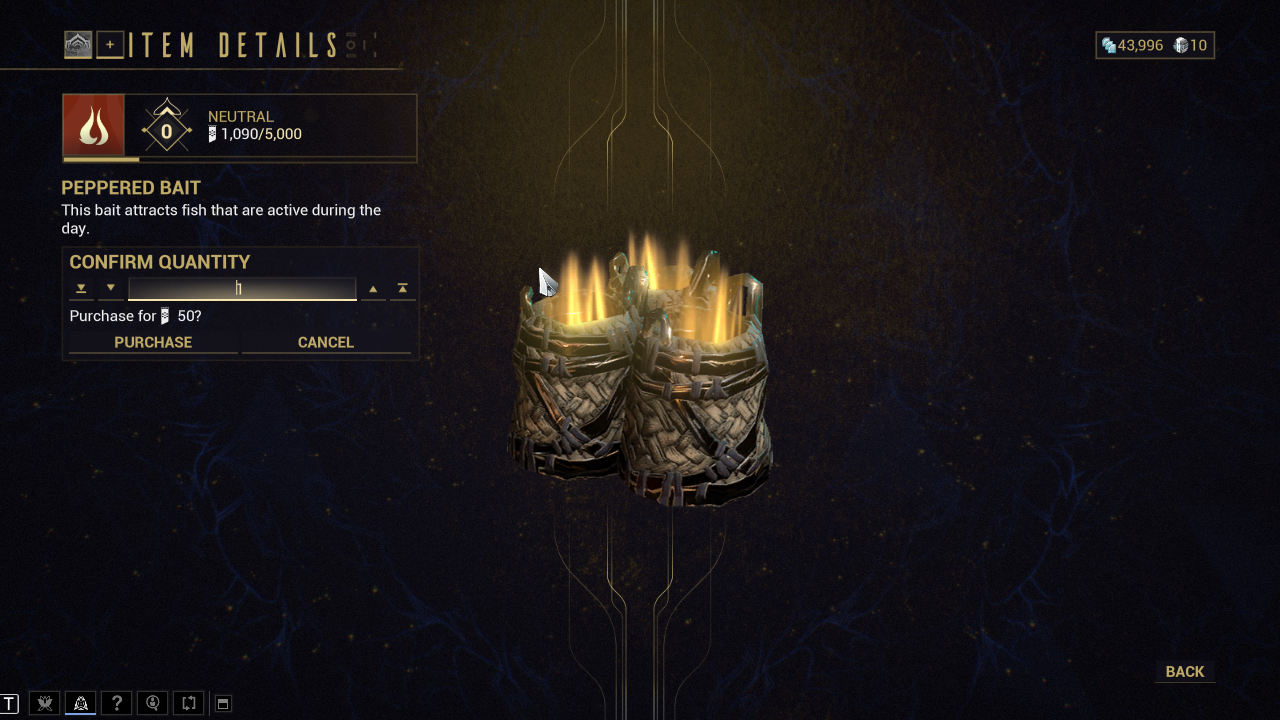
Task: Go back with the Back button
Action: 1185,672
